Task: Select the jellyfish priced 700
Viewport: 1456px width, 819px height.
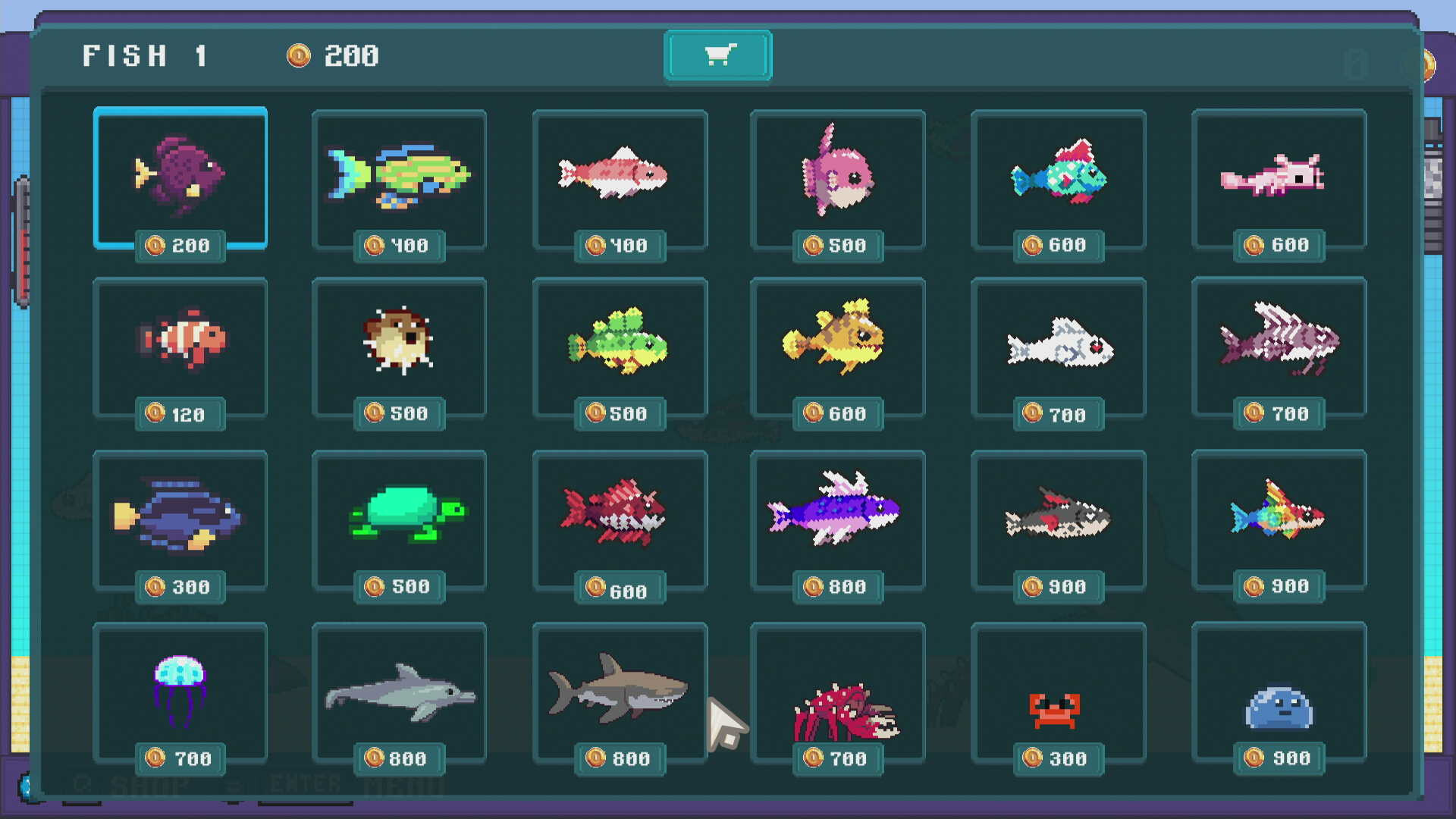Action: click(180, 690)
